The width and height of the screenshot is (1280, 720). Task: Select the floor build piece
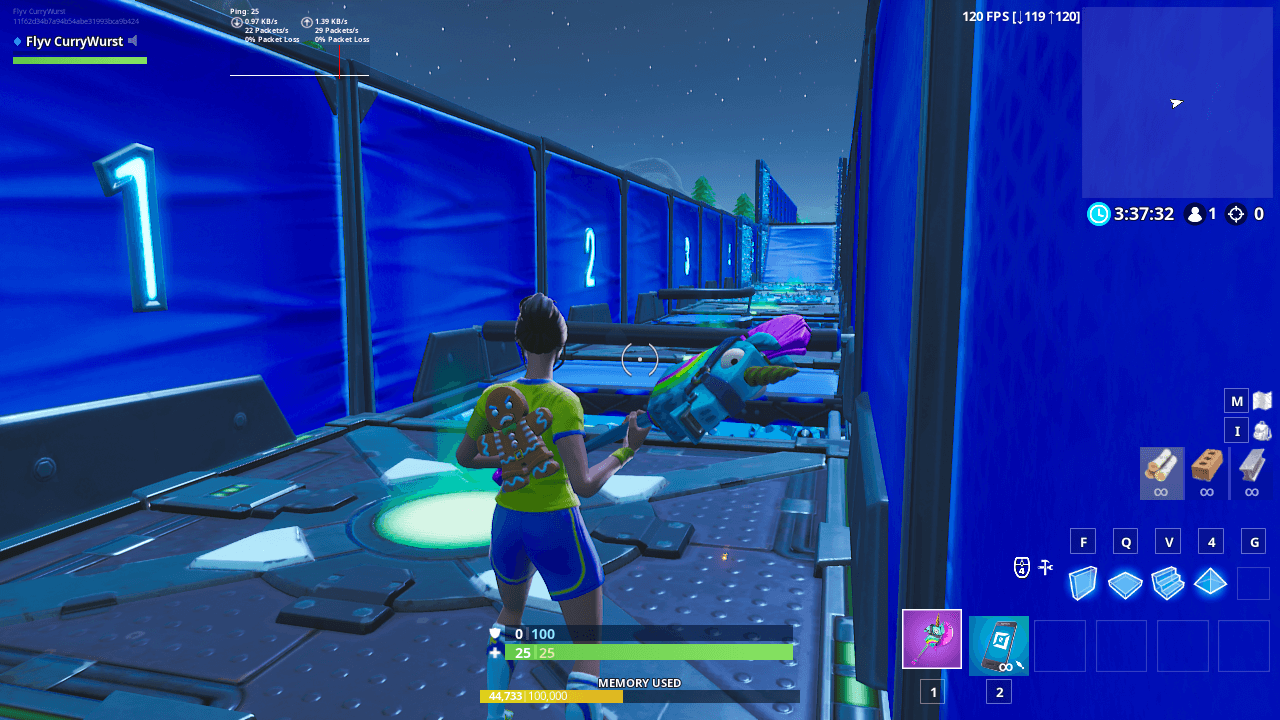point(1125,583)
